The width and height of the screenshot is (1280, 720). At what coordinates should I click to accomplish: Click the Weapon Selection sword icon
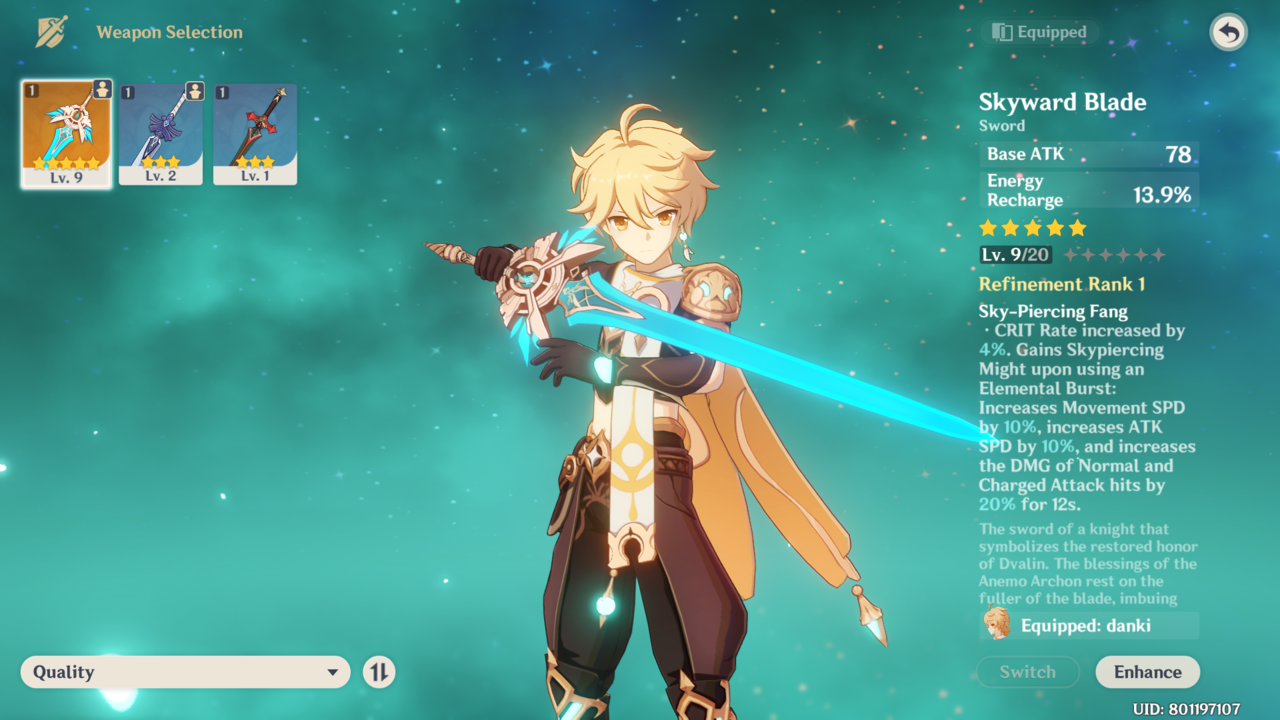pos(51,32)
